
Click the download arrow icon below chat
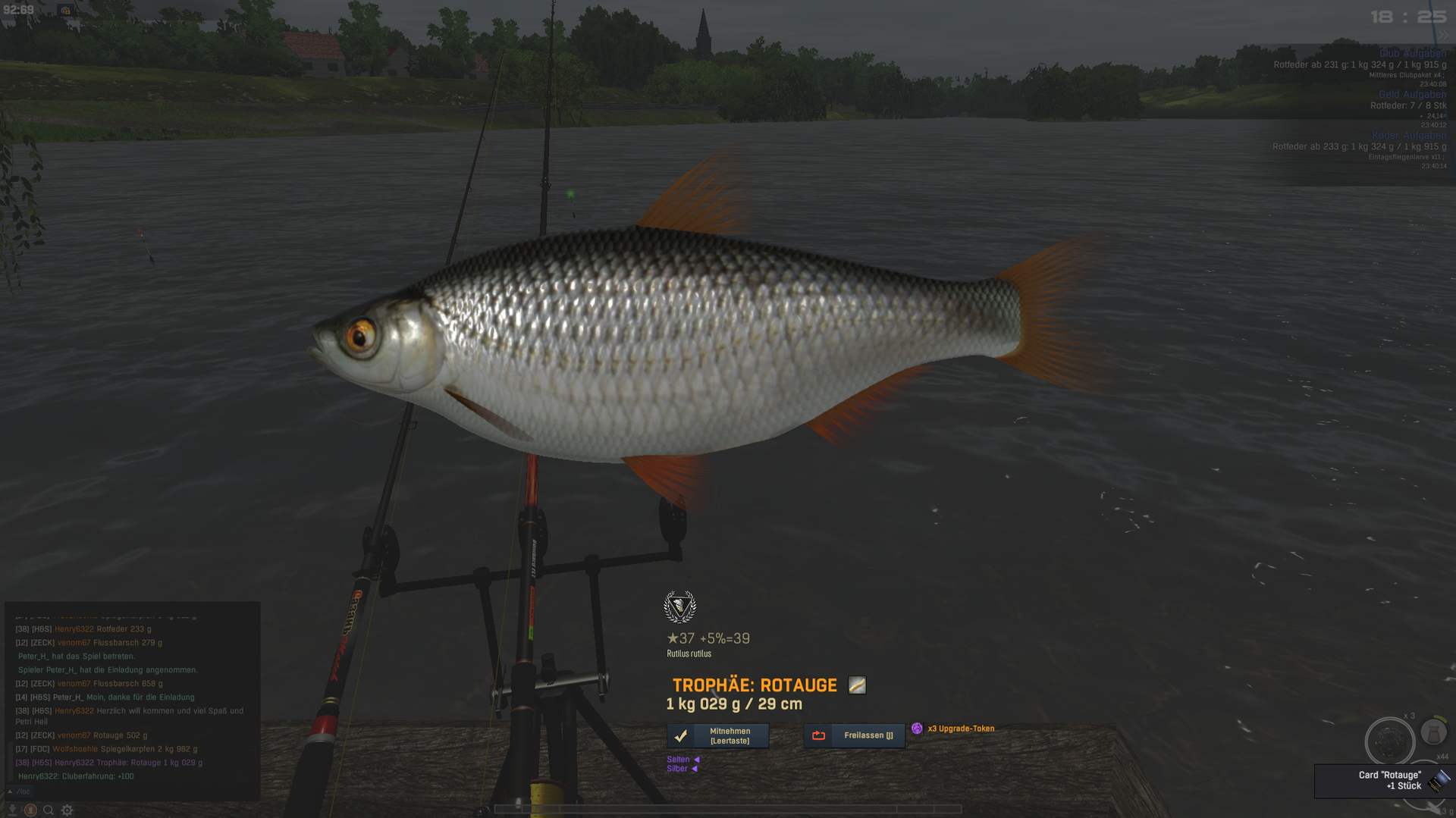[12, 810]
